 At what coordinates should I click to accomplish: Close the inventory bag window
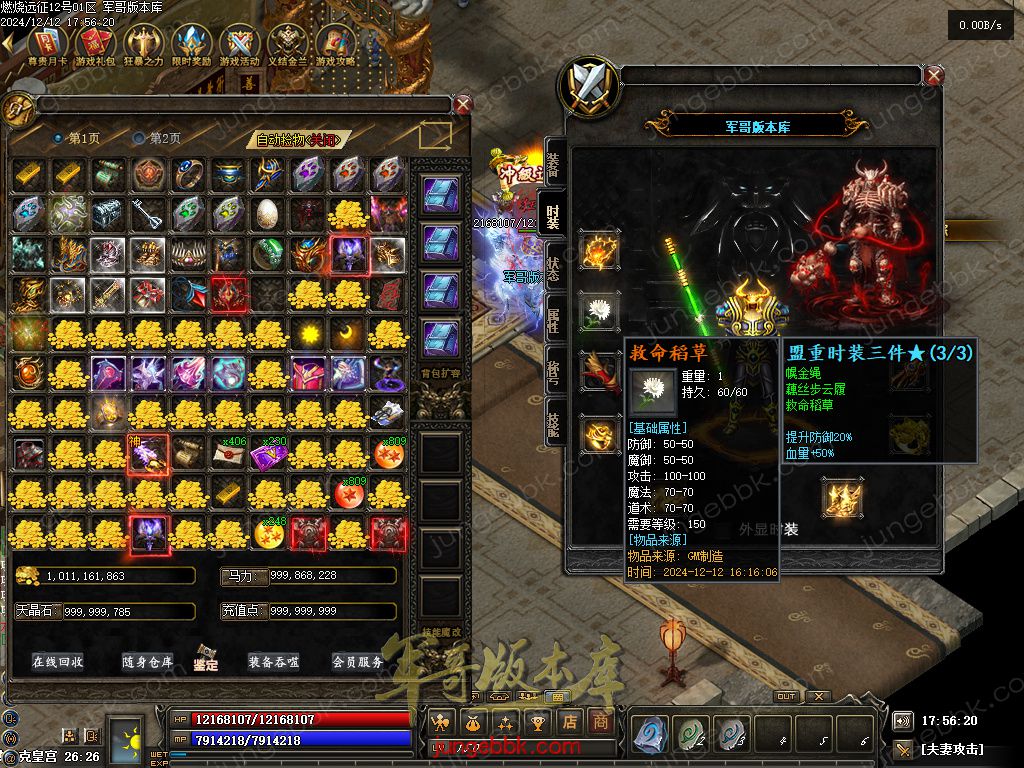tap(463, 103)
